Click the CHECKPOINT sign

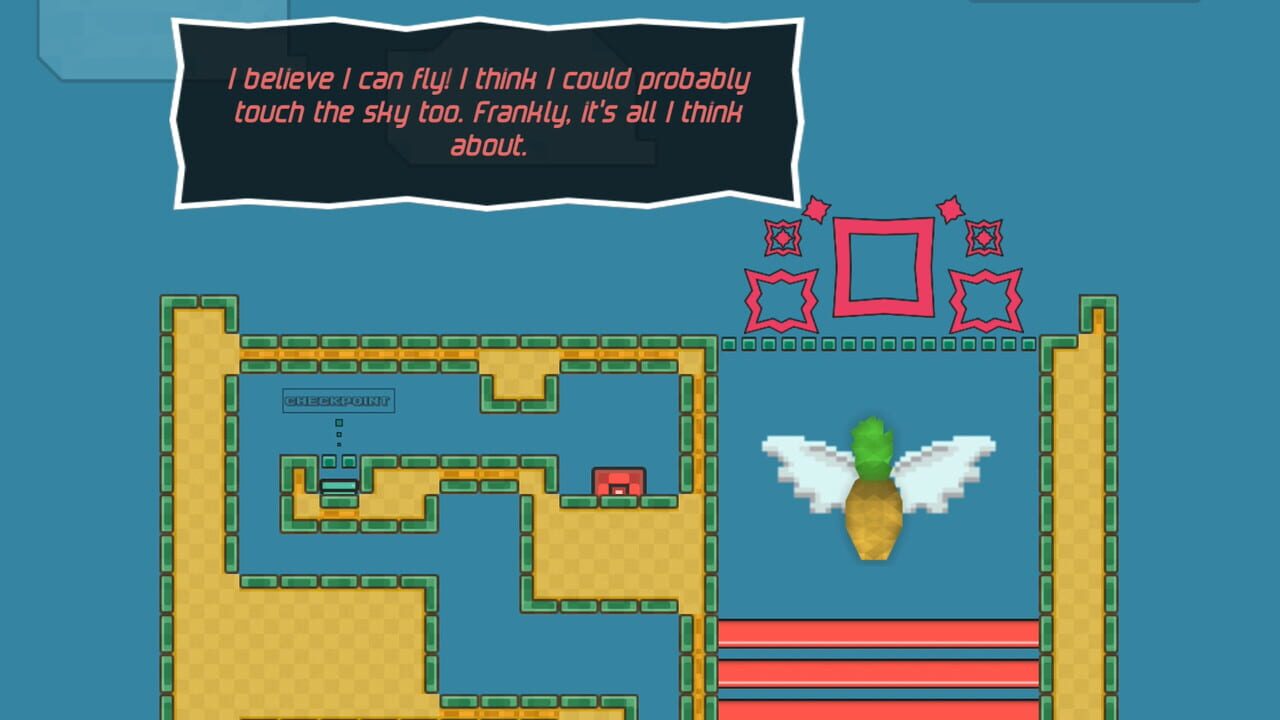tap(338, 402)
